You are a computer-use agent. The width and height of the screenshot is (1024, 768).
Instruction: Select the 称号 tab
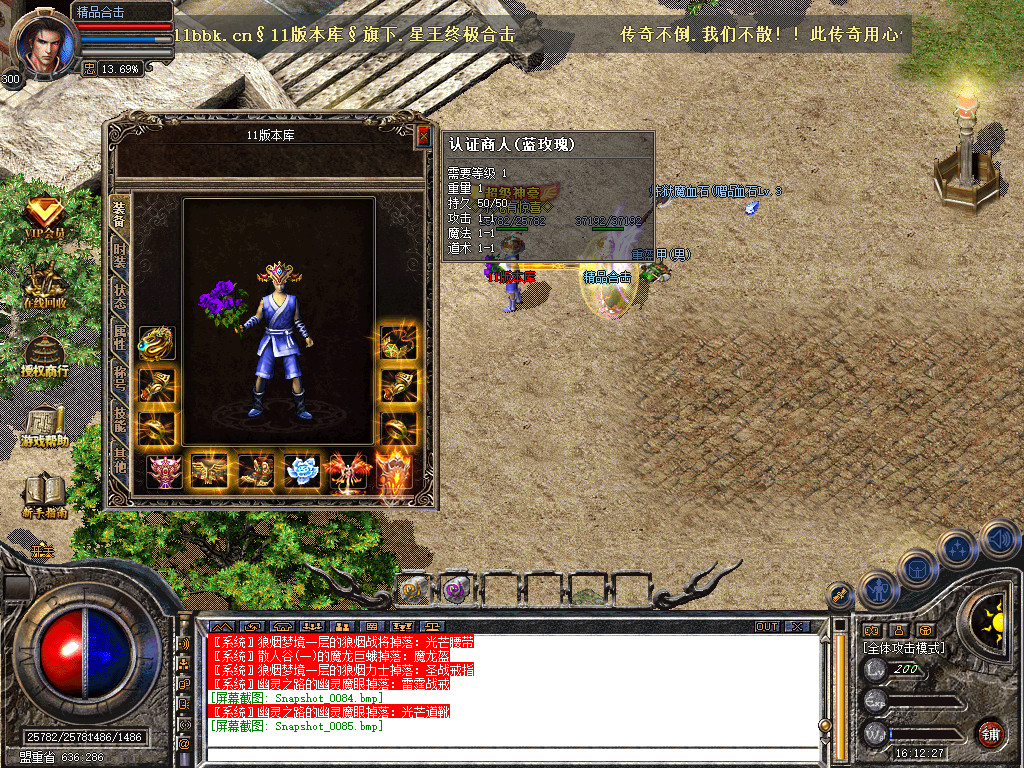click(120, 379)
